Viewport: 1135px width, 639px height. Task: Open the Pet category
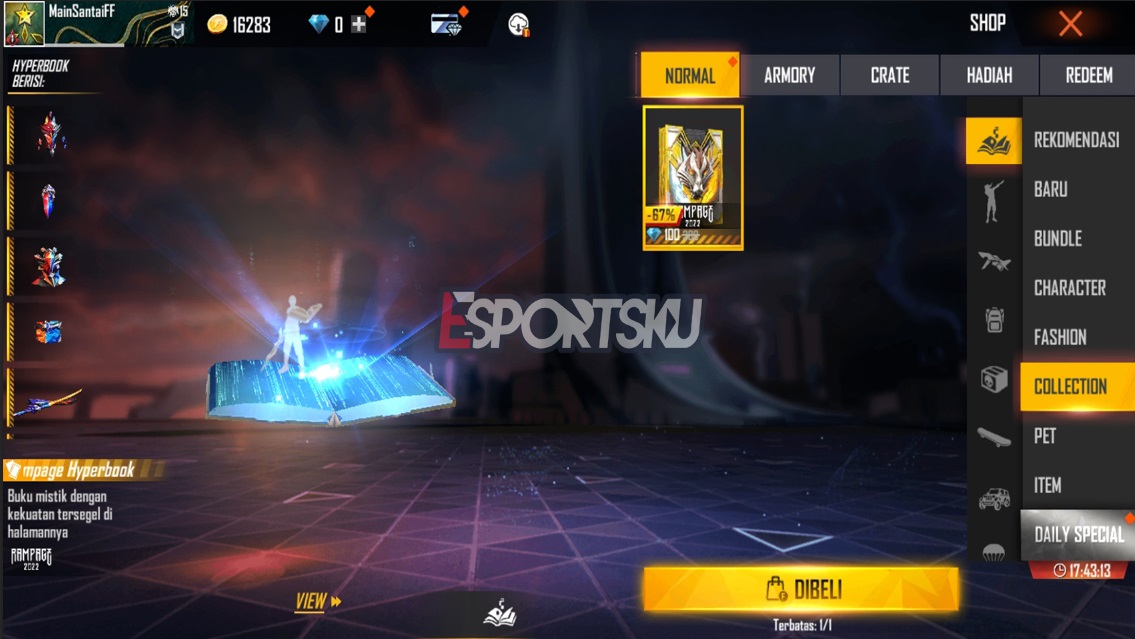pyautogui.click(x=1045, y=436)
